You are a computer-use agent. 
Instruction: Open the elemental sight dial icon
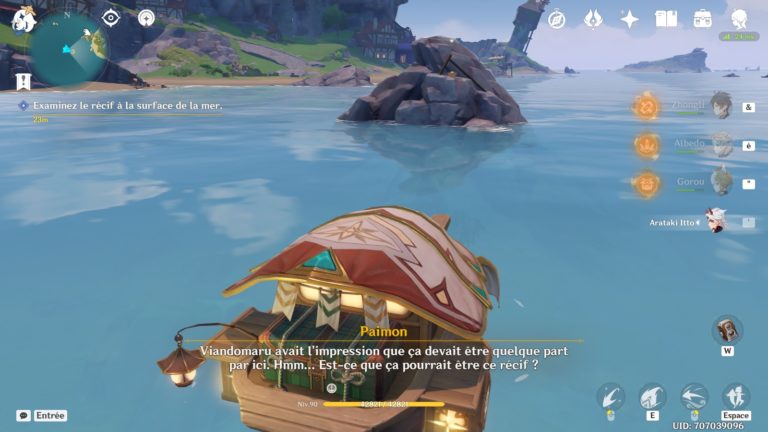[x=146, y=18]
